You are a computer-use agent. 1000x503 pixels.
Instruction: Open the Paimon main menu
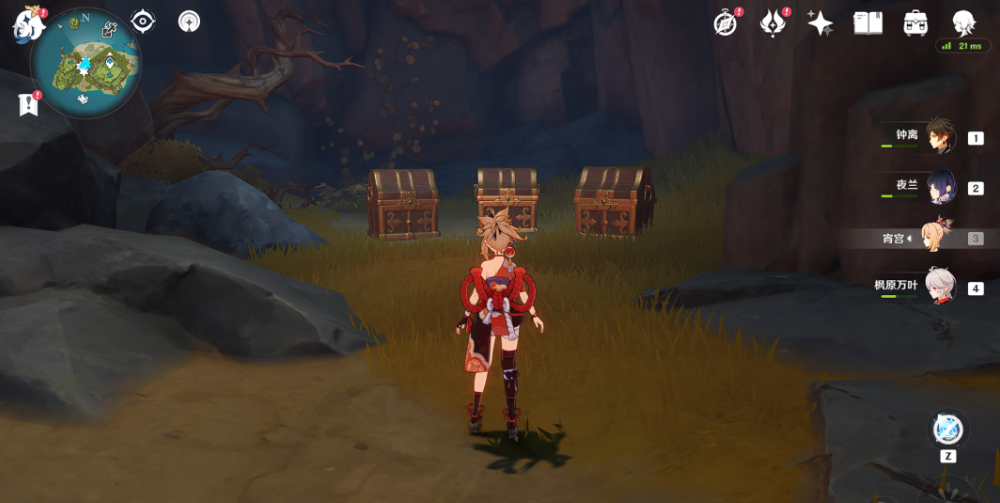[x=28, y=24]
